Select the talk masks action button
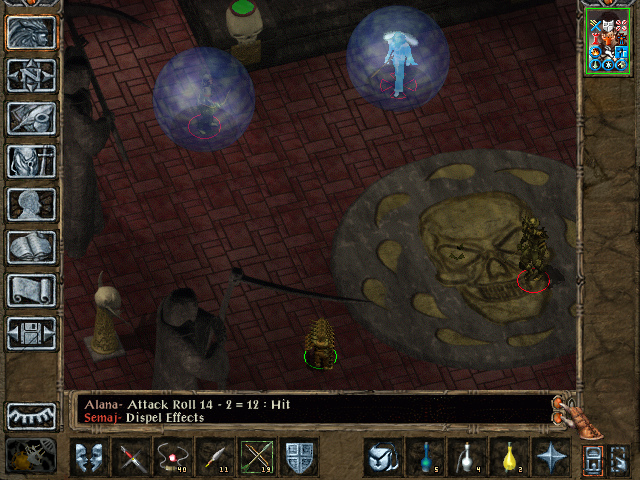This screenshot has width=640, height=480. [89, 458]
